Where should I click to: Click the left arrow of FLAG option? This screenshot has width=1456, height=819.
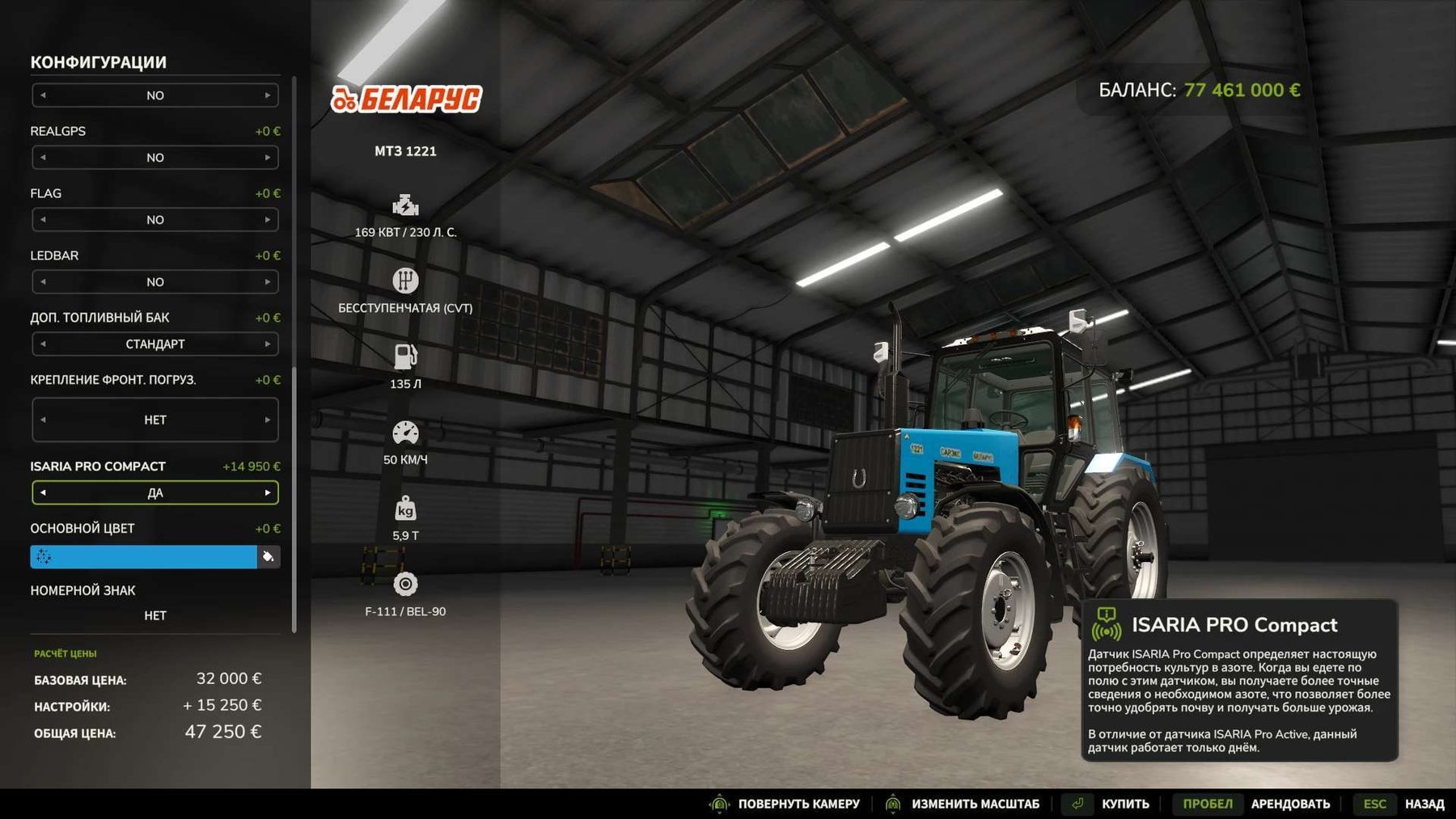pyautogui.click(x=43, y=220)
